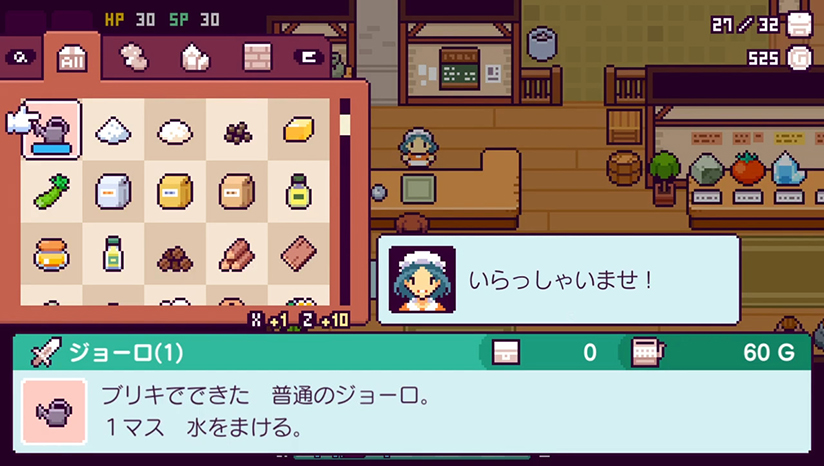
Task: Pick the round white mound item
Action: (x=175, y=130)
